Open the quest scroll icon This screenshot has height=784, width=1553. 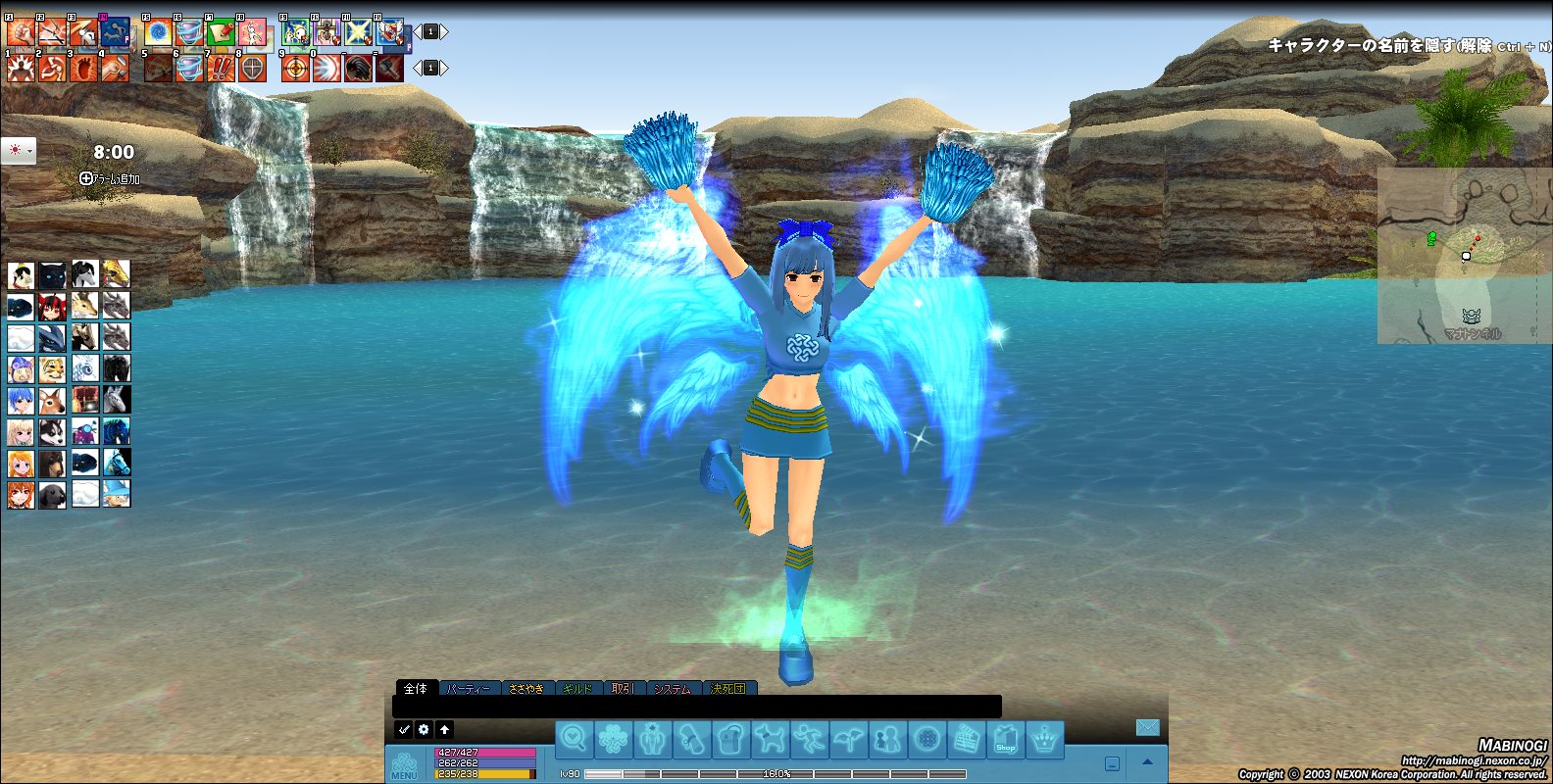click(x=692, y=739)
